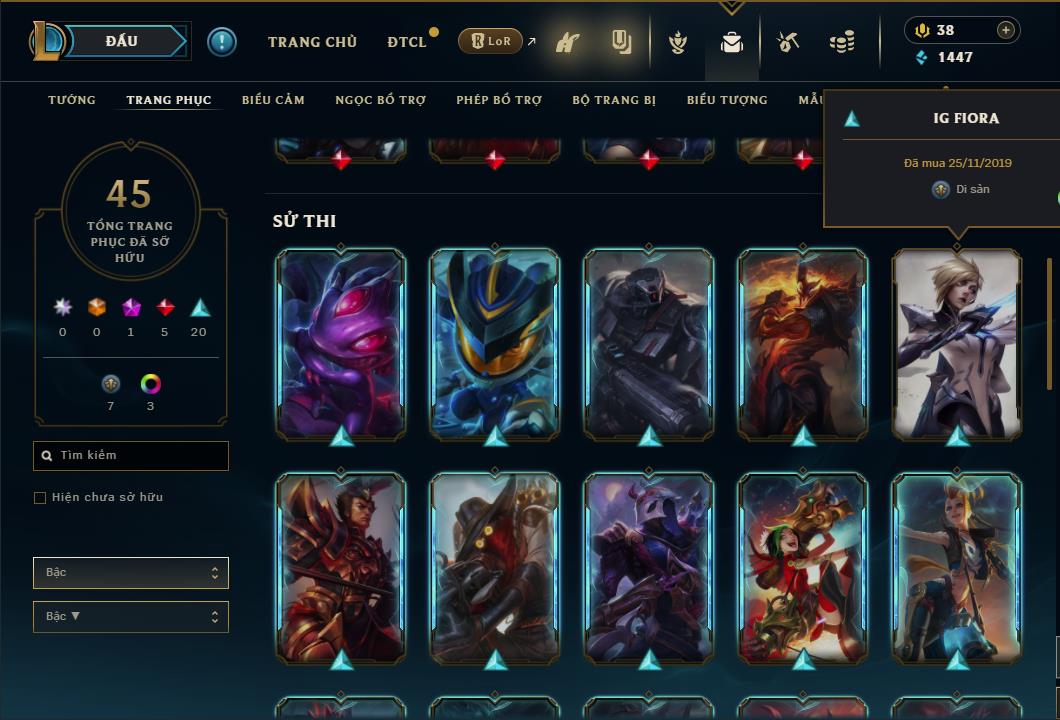
Task: Open the Loot hammer icon
Action: point(789,42)
